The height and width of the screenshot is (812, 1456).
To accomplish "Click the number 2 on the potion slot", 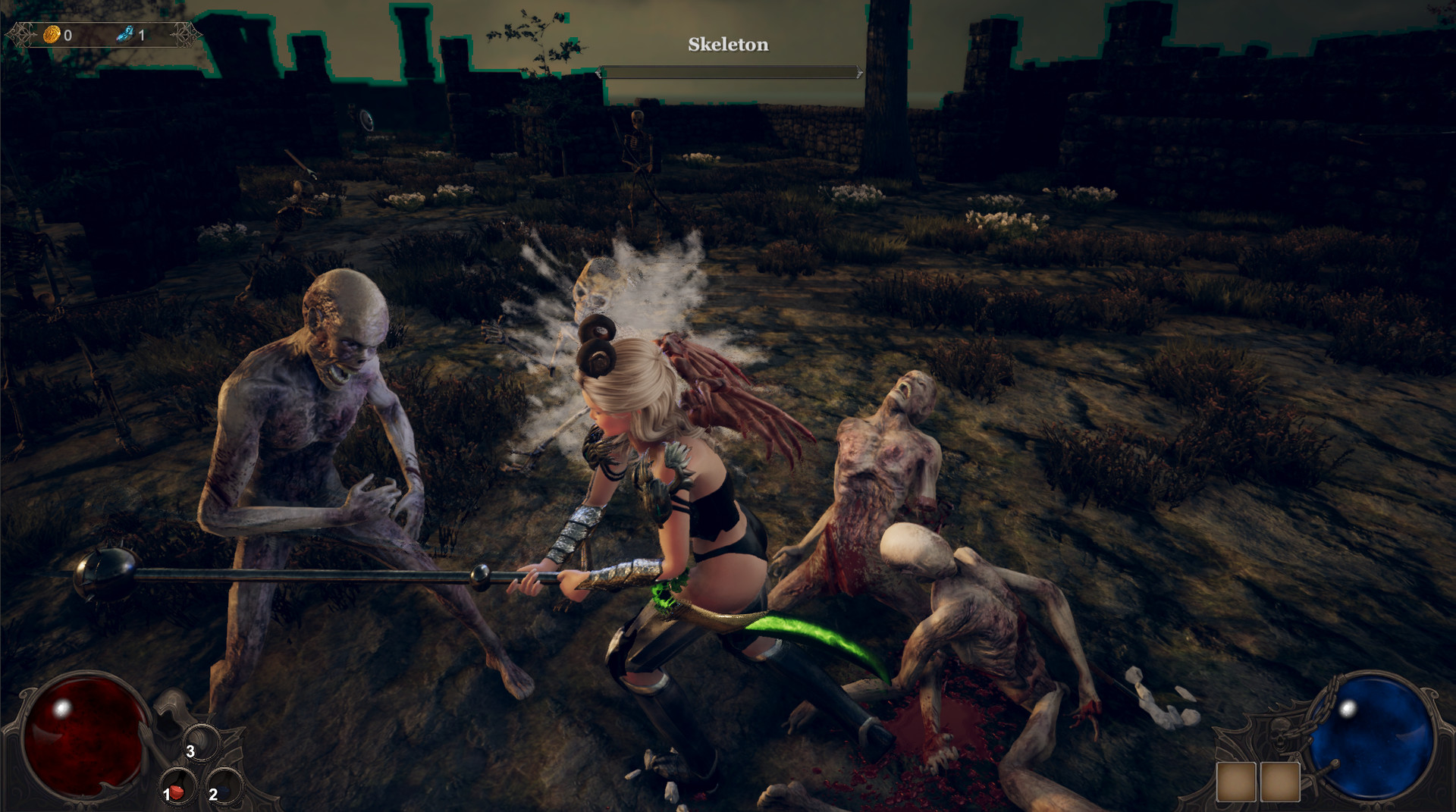I will [x=212, y=795].
